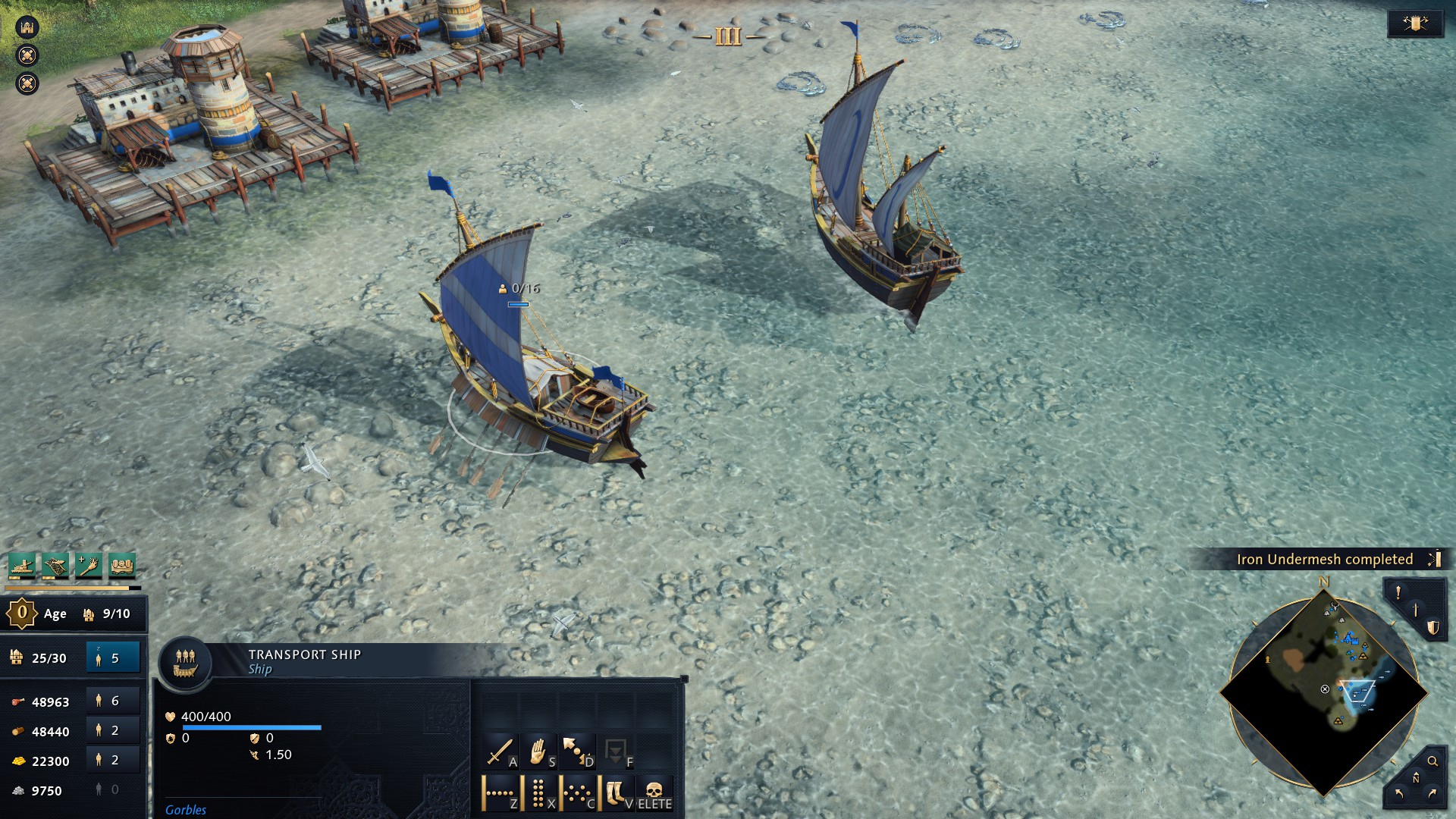Image resolution: width=1456 pixels, height=819 pixels.
Task: Rotate the camera clockwise
Action: click(x=1432, y=794)
